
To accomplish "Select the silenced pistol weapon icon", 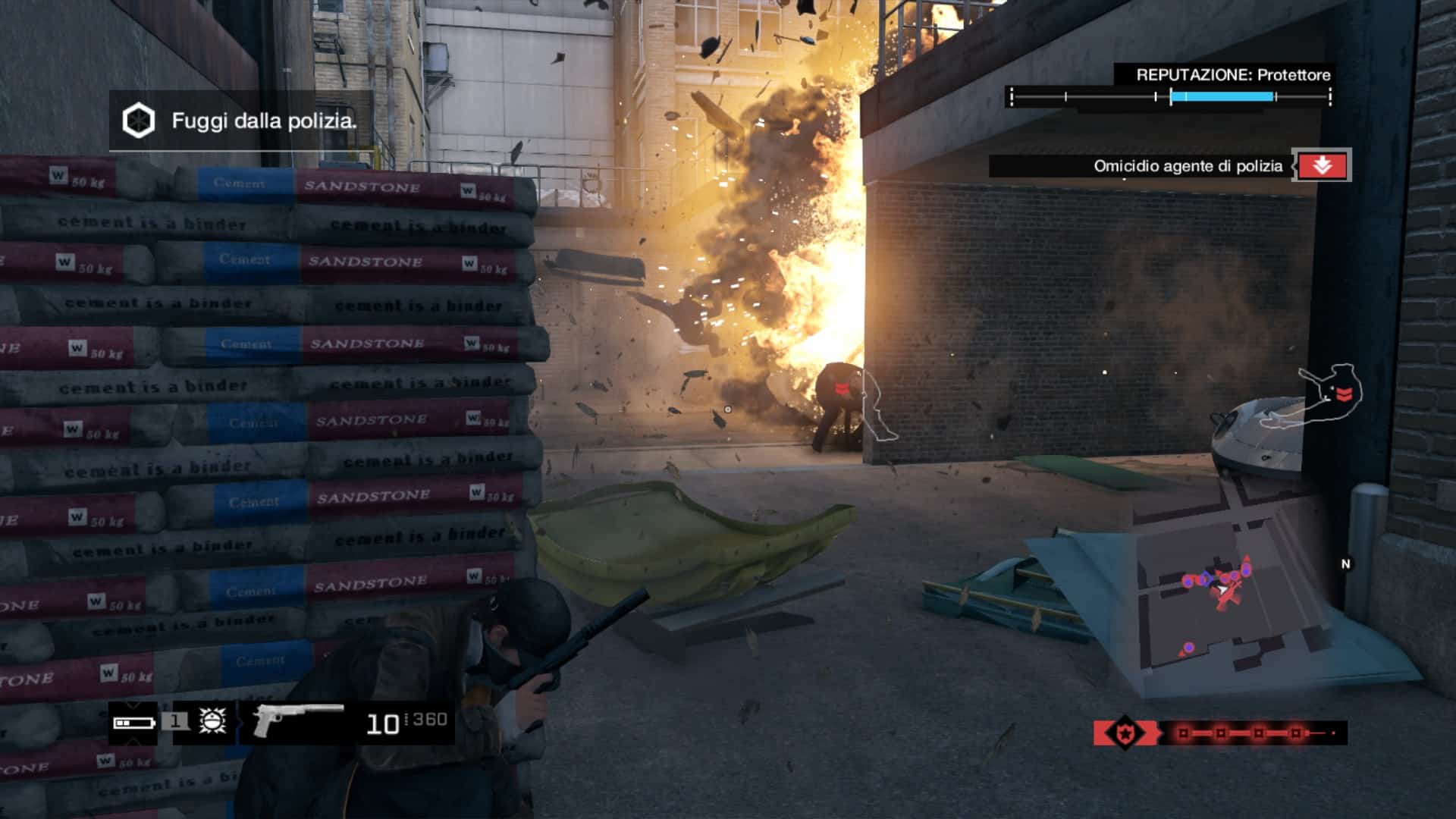I will (x=297, y=720).
